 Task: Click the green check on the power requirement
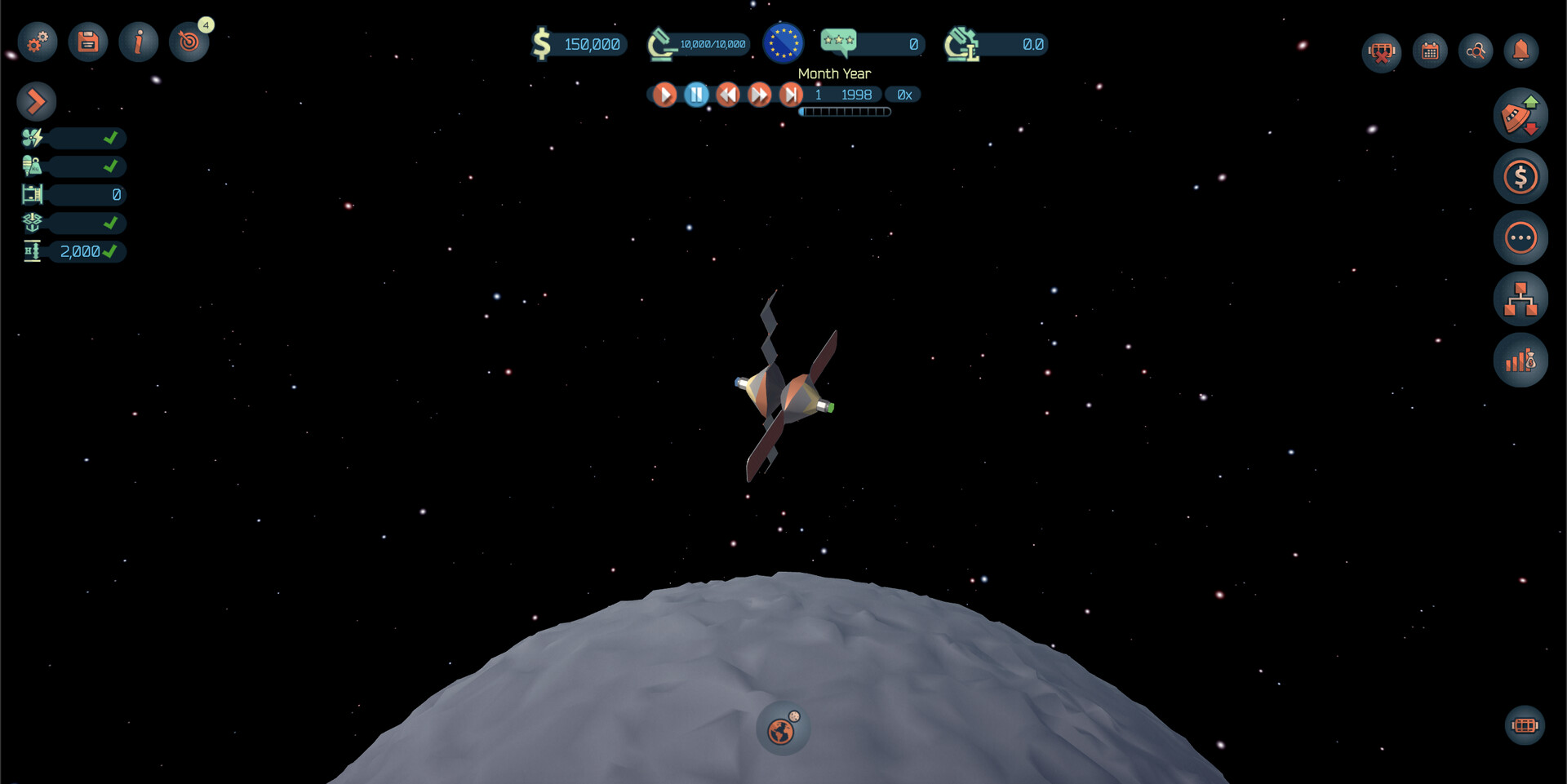[x=112, y=139]
